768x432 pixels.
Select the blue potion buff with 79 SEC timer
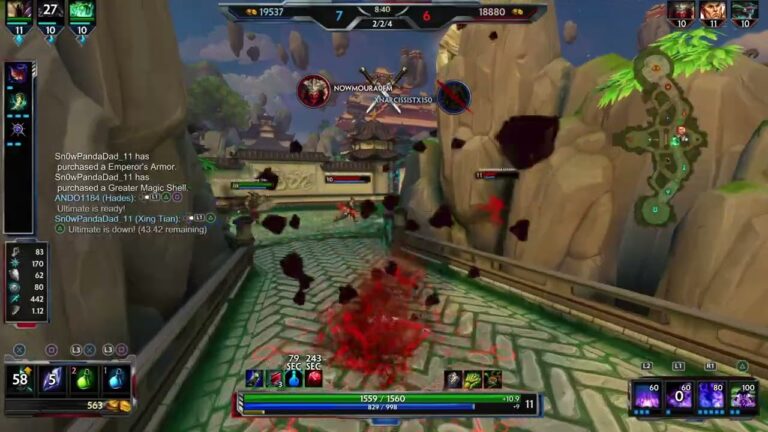293,378
